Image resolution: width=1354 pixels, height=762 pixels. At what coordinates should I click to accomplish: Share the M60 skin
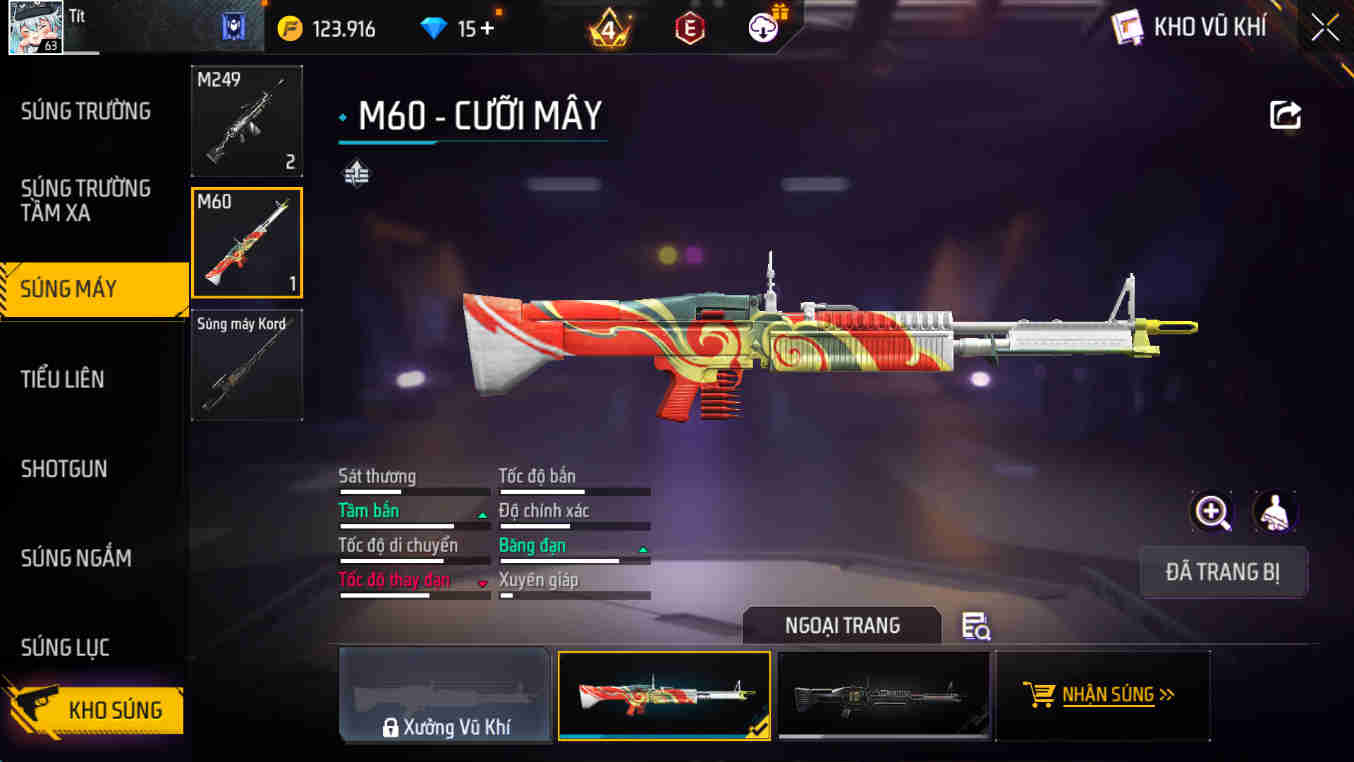1285,115
